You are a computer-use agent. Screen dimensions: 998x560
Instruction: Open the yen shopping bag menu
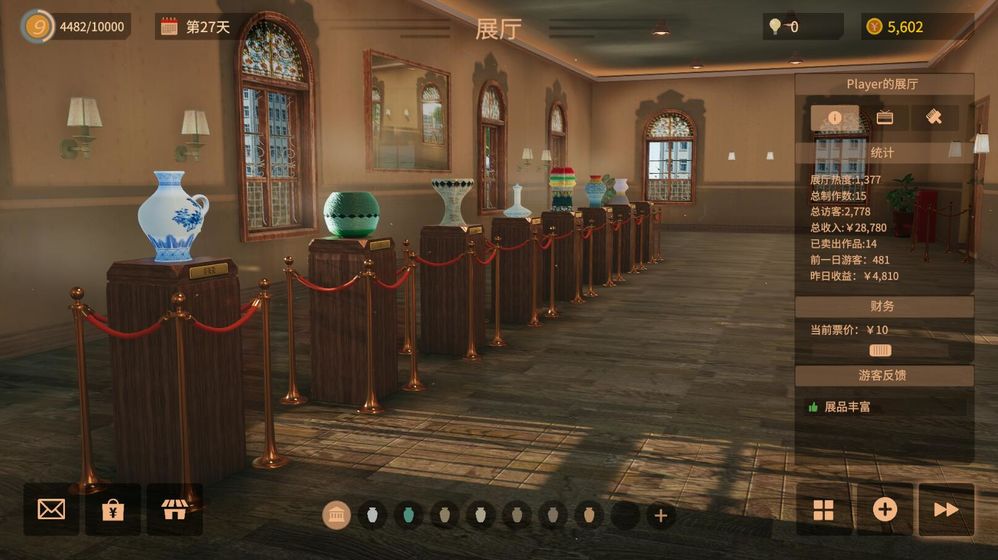[112, 509]
